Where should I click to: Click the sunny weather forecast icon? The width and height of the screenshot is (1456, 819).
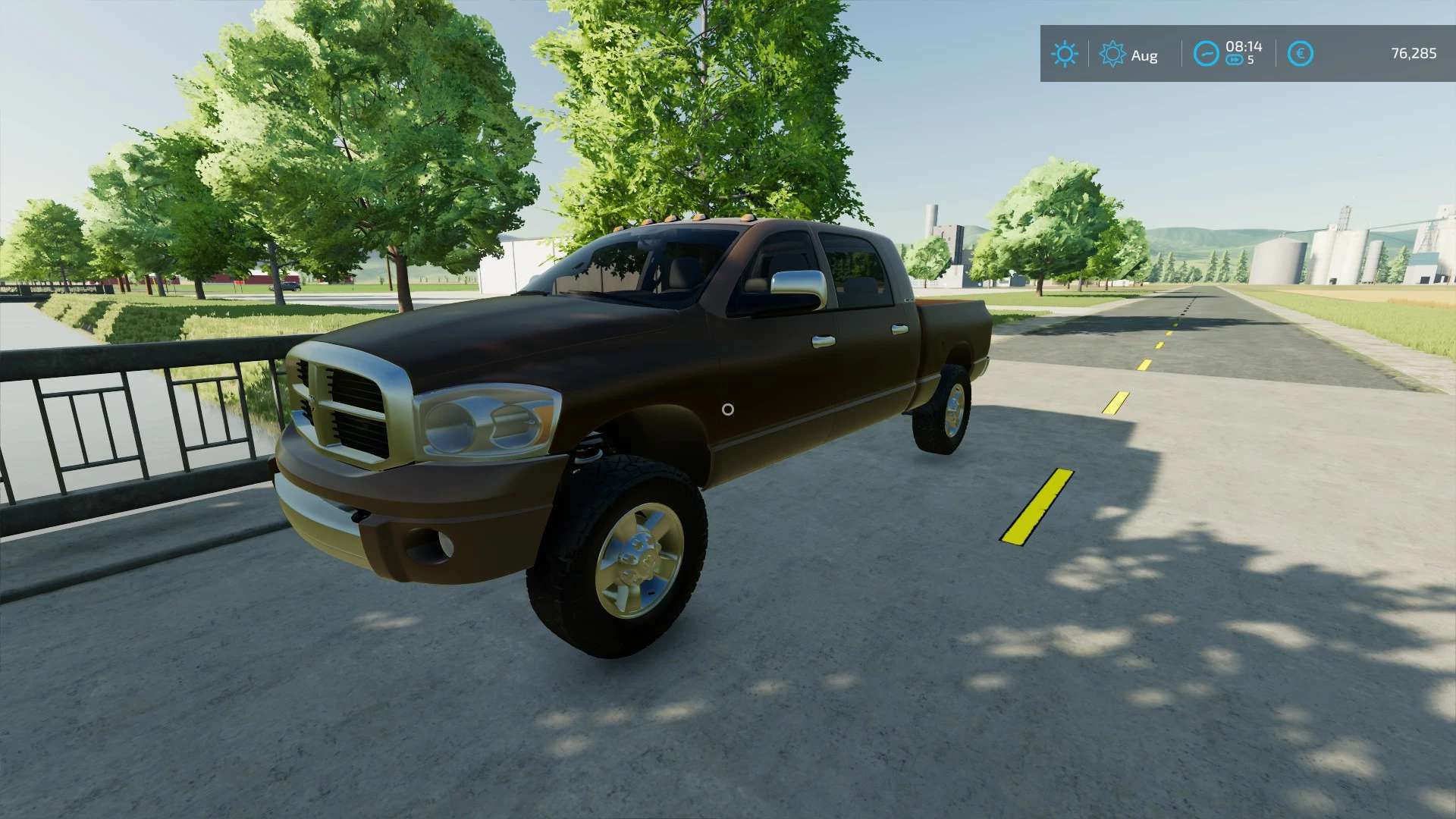pos(1064,54)
